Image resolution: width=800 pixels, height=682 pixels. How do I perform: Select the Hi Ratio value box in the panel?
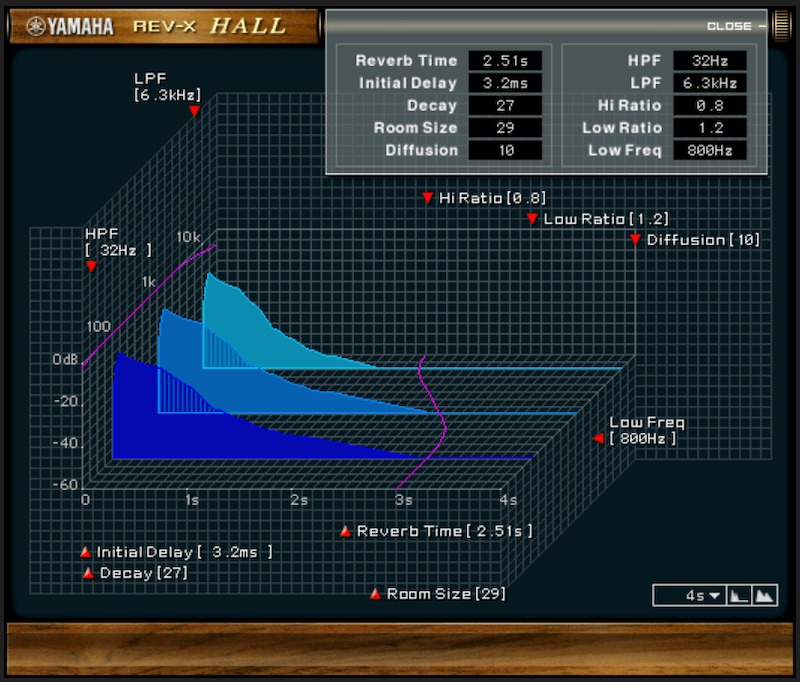[x=709, y=105]
